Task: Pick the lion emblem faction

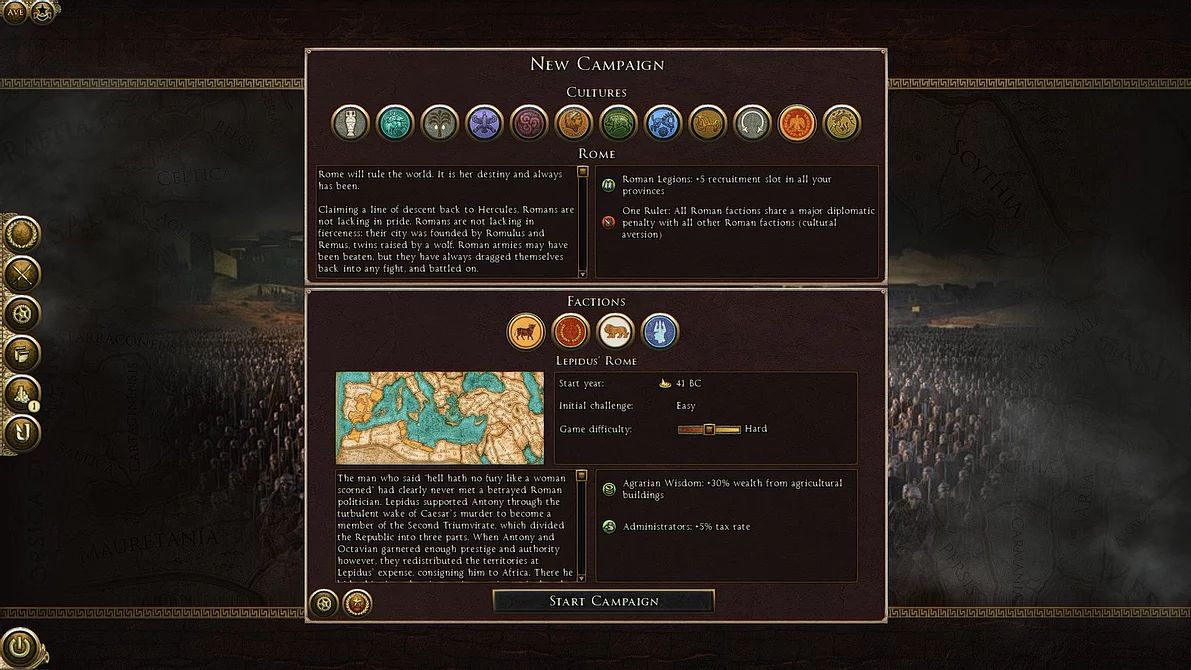Action: pyautogui.click(x=615, y=331)
